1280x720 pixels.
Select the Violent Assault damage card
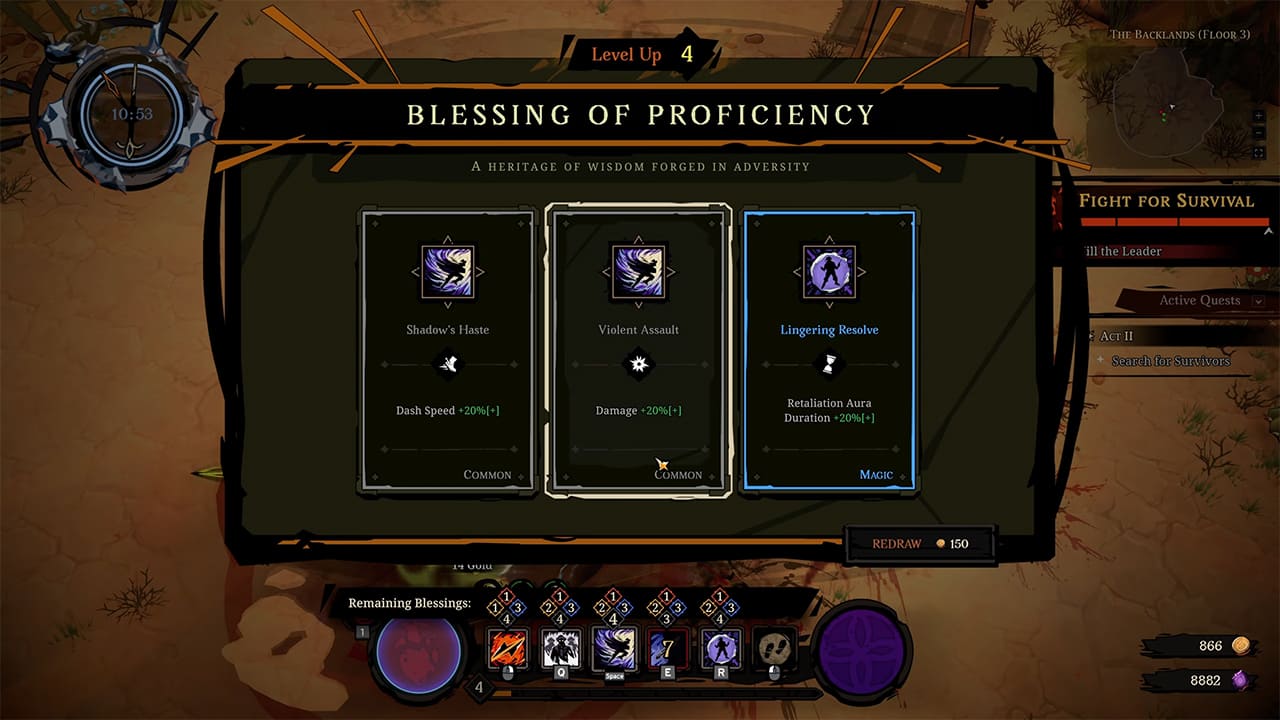click(638, 350)
